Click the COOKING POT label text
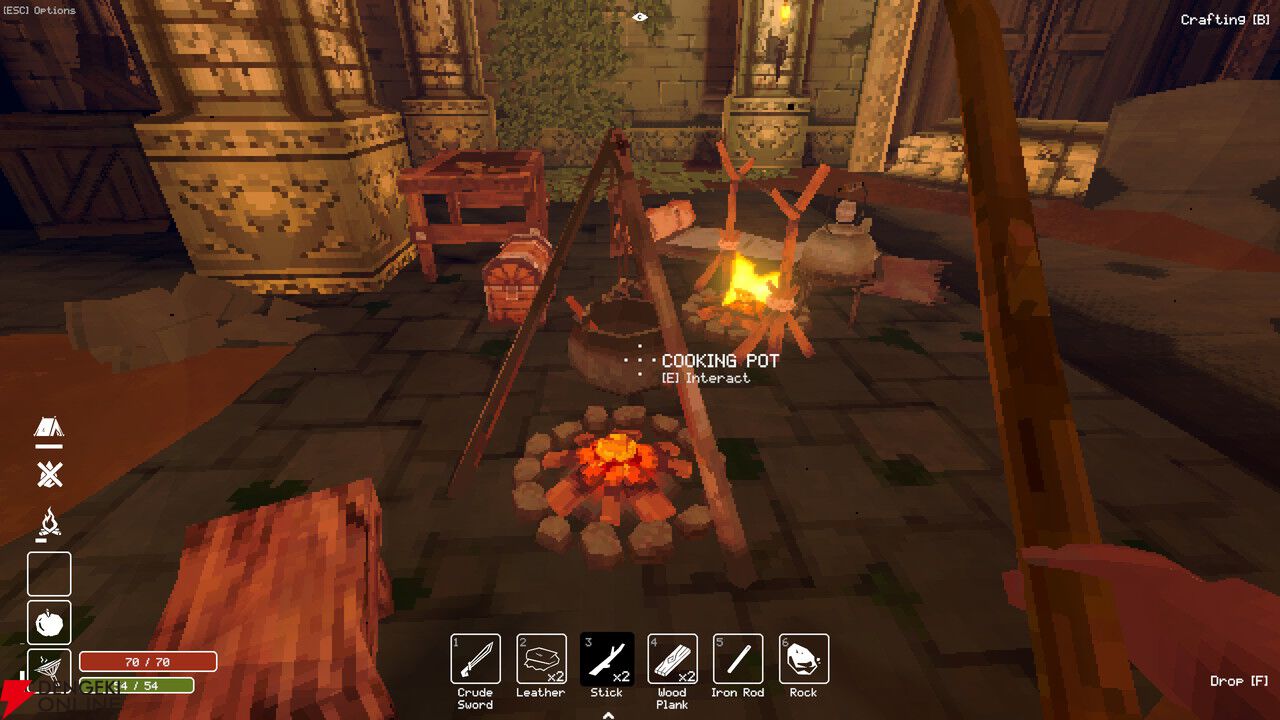The image size is (1280, 720). click(719, 360)
